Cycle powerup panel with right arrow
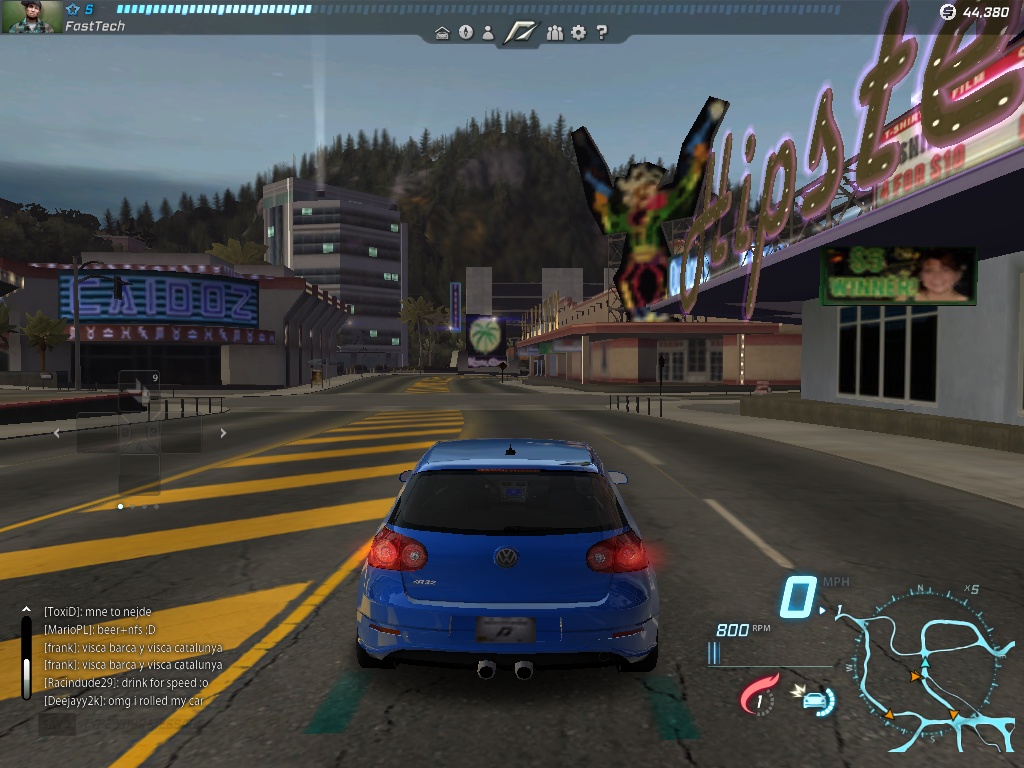 click(x=223, y=433)
